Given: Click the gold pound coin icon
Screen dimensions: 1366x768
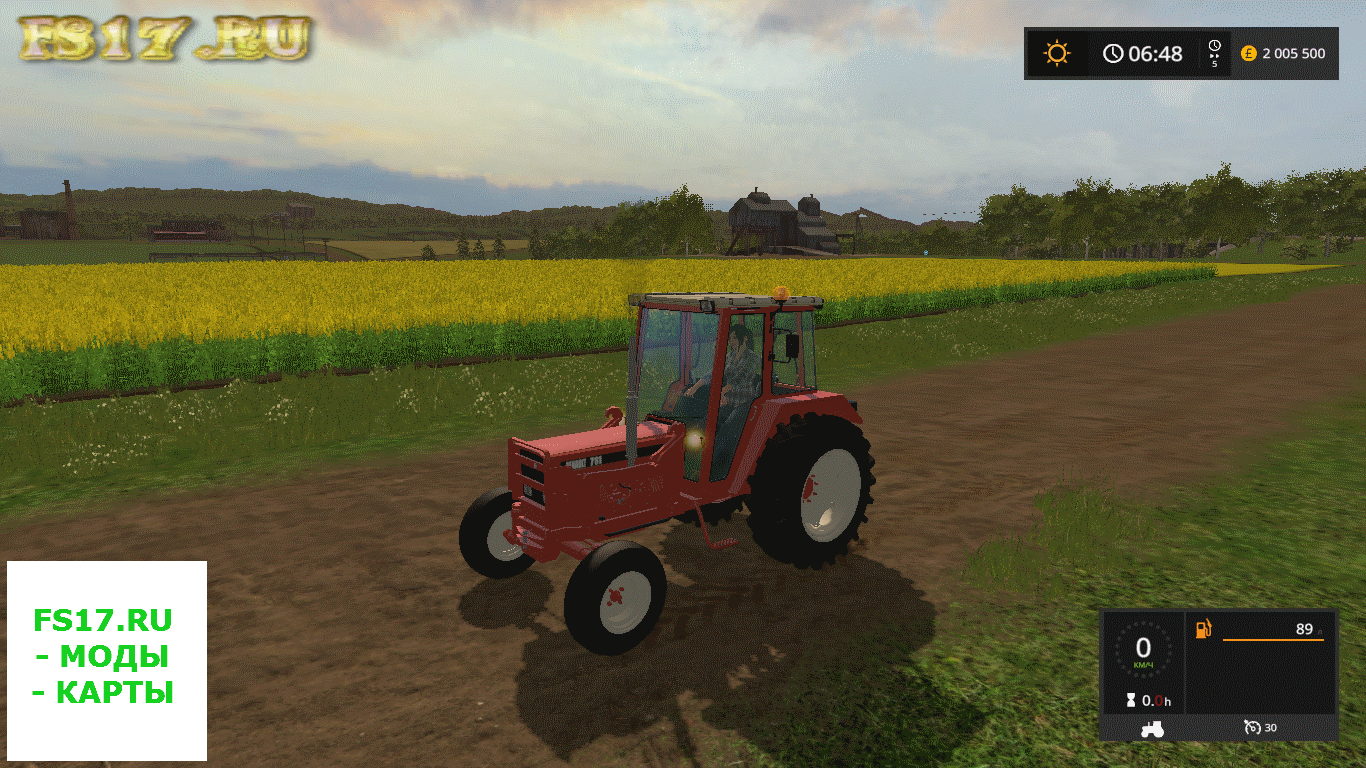Looking at the screenshot, I should click(x=1248, y=53).
